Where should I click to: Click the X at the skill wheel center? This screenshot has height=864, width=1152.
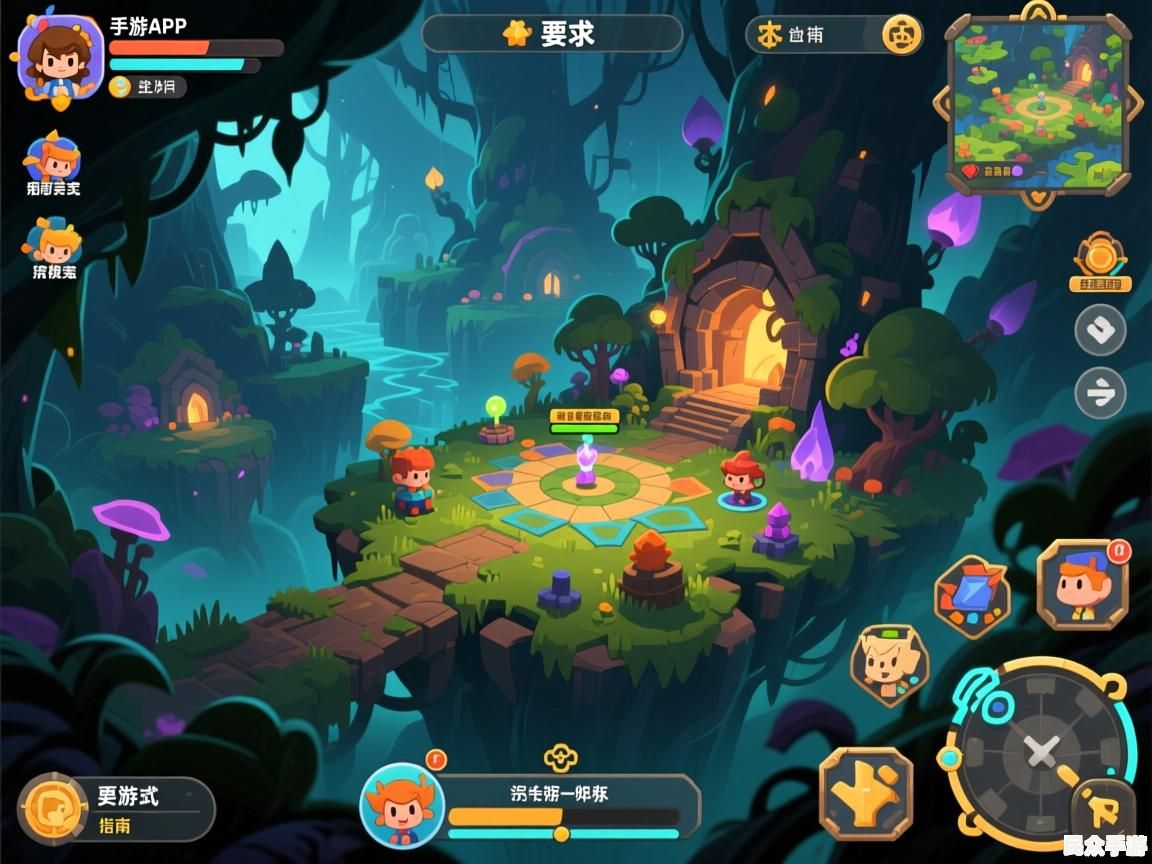[1042, 751]
